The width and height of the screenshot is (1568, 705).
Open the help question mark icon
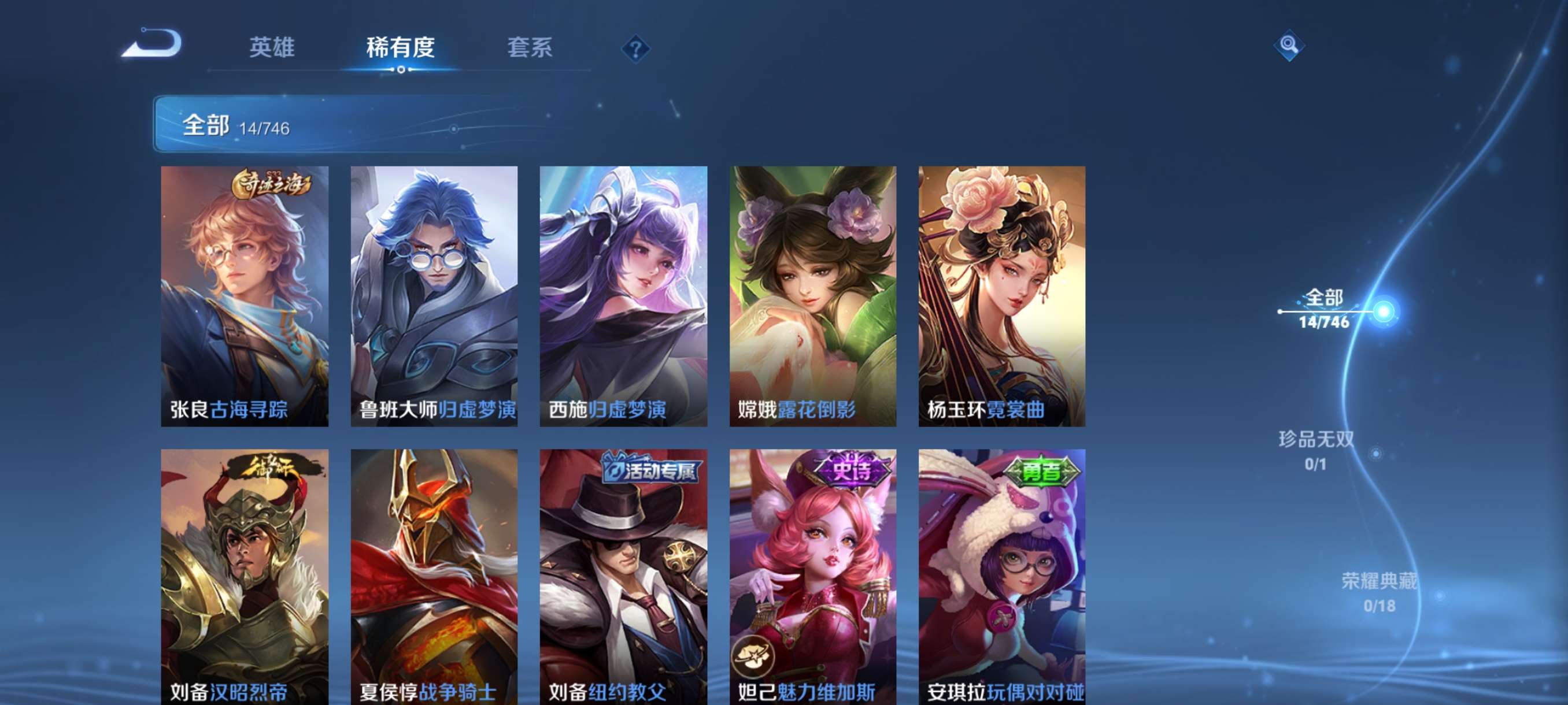pos(635,49)
